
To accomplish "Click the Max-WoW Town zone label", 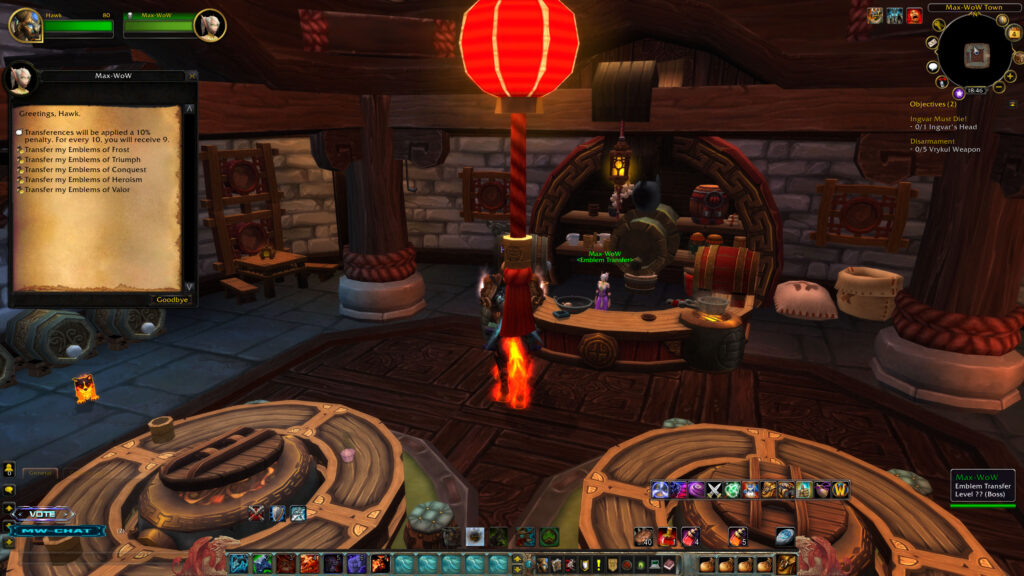I will click(x=965, y=7).
